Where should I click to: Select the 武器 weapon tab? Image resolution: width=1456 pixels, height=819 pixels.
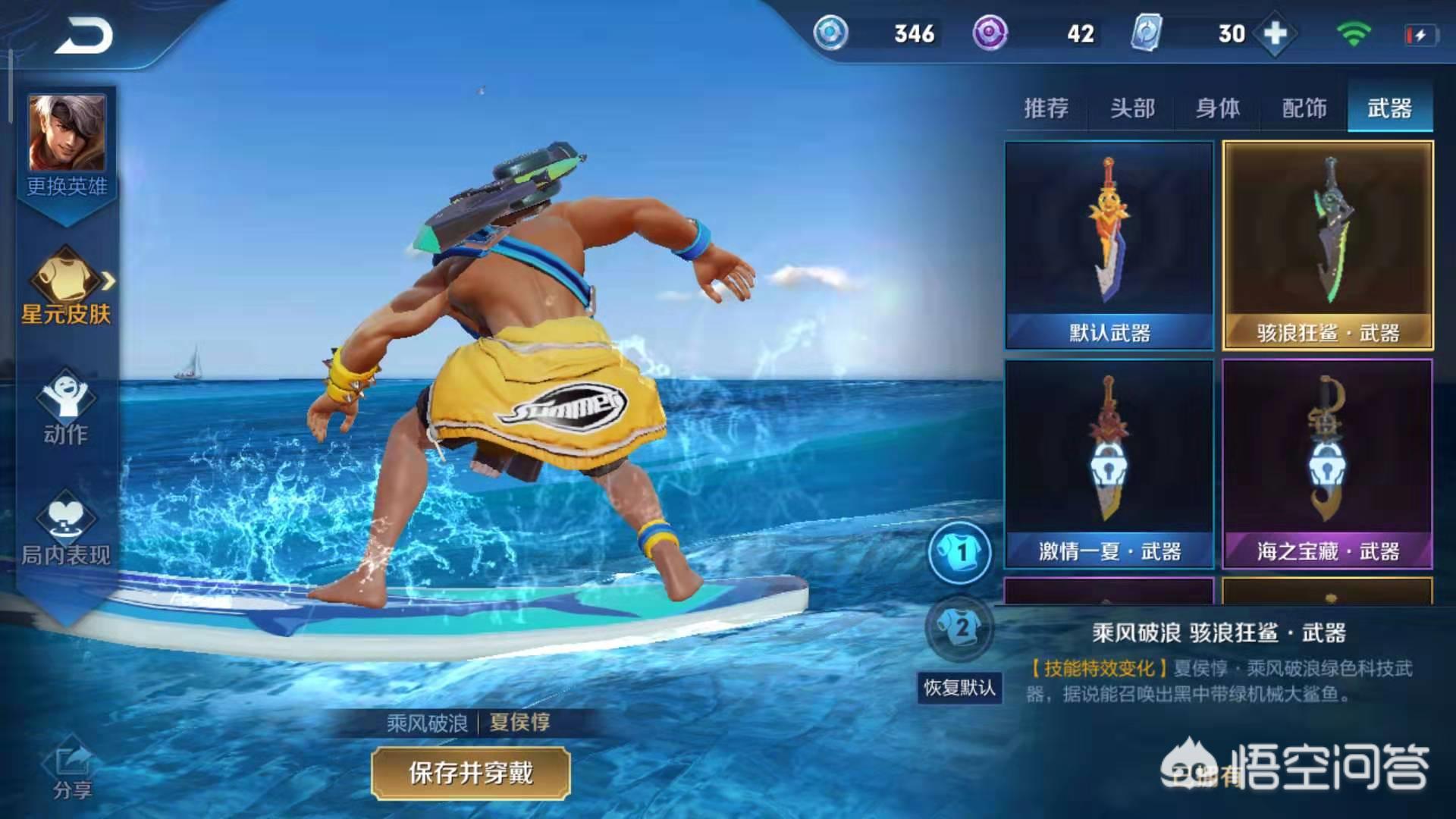tap(1389, 108)
